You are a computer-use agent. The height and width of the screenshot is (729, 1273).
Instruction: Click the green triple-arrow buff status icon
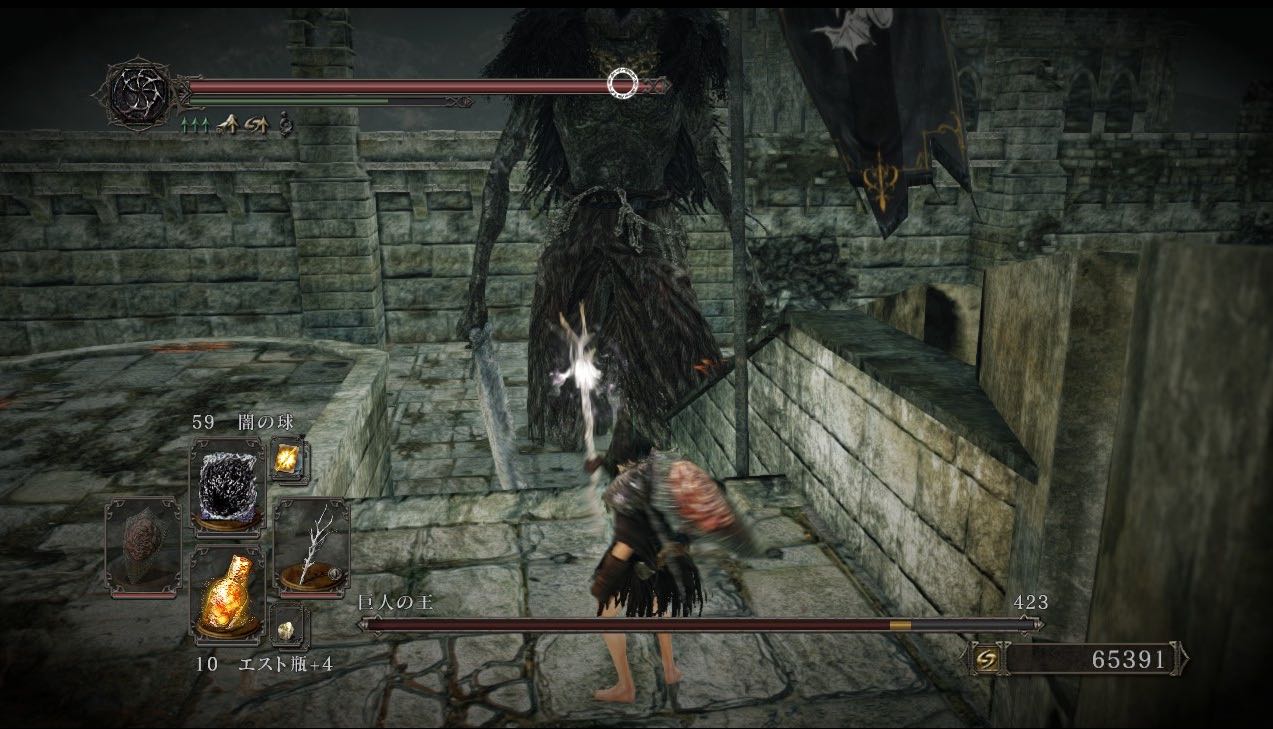[193, 126]
